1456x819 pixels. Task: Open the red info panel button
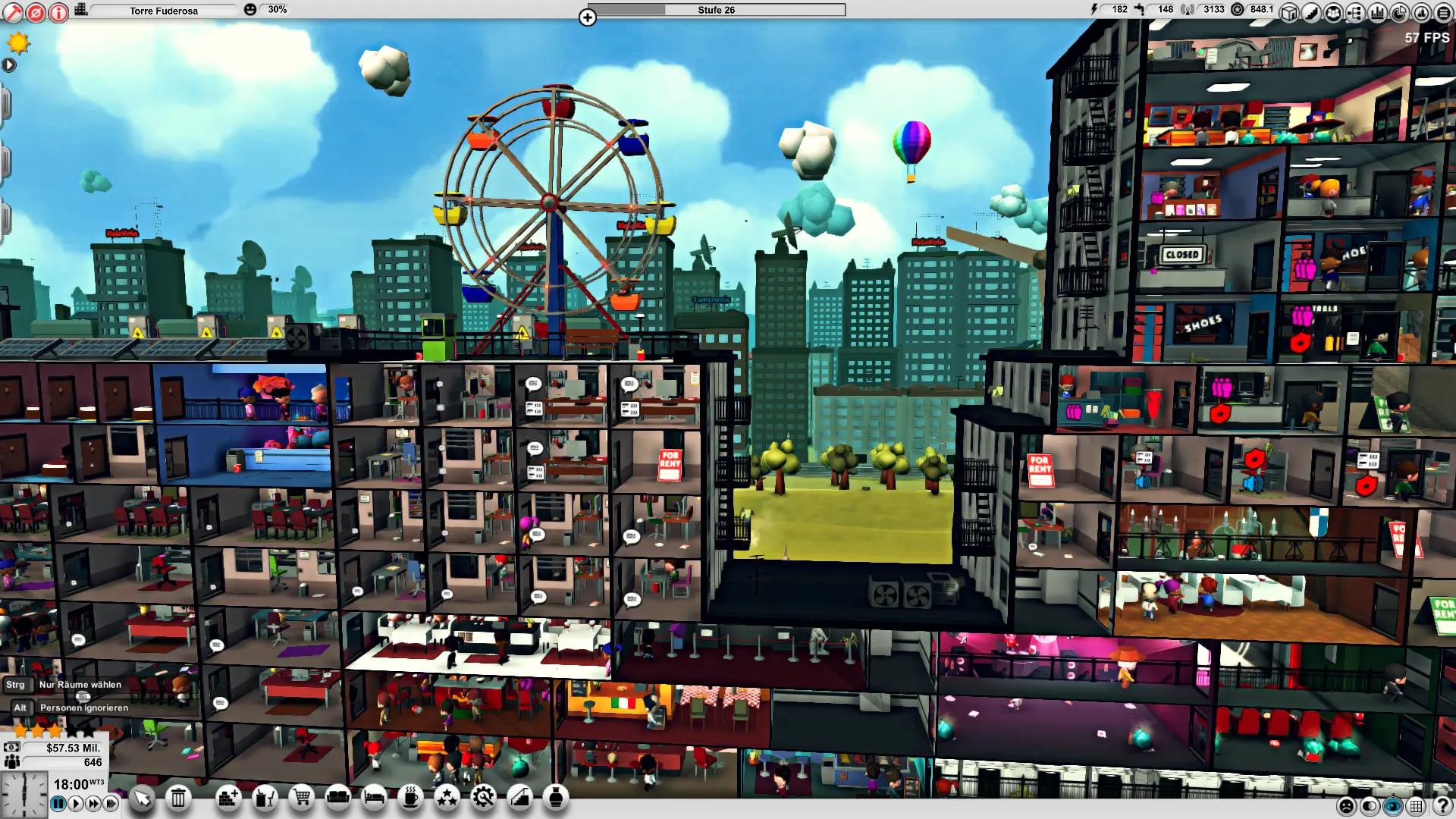click(x=58, y=11)
